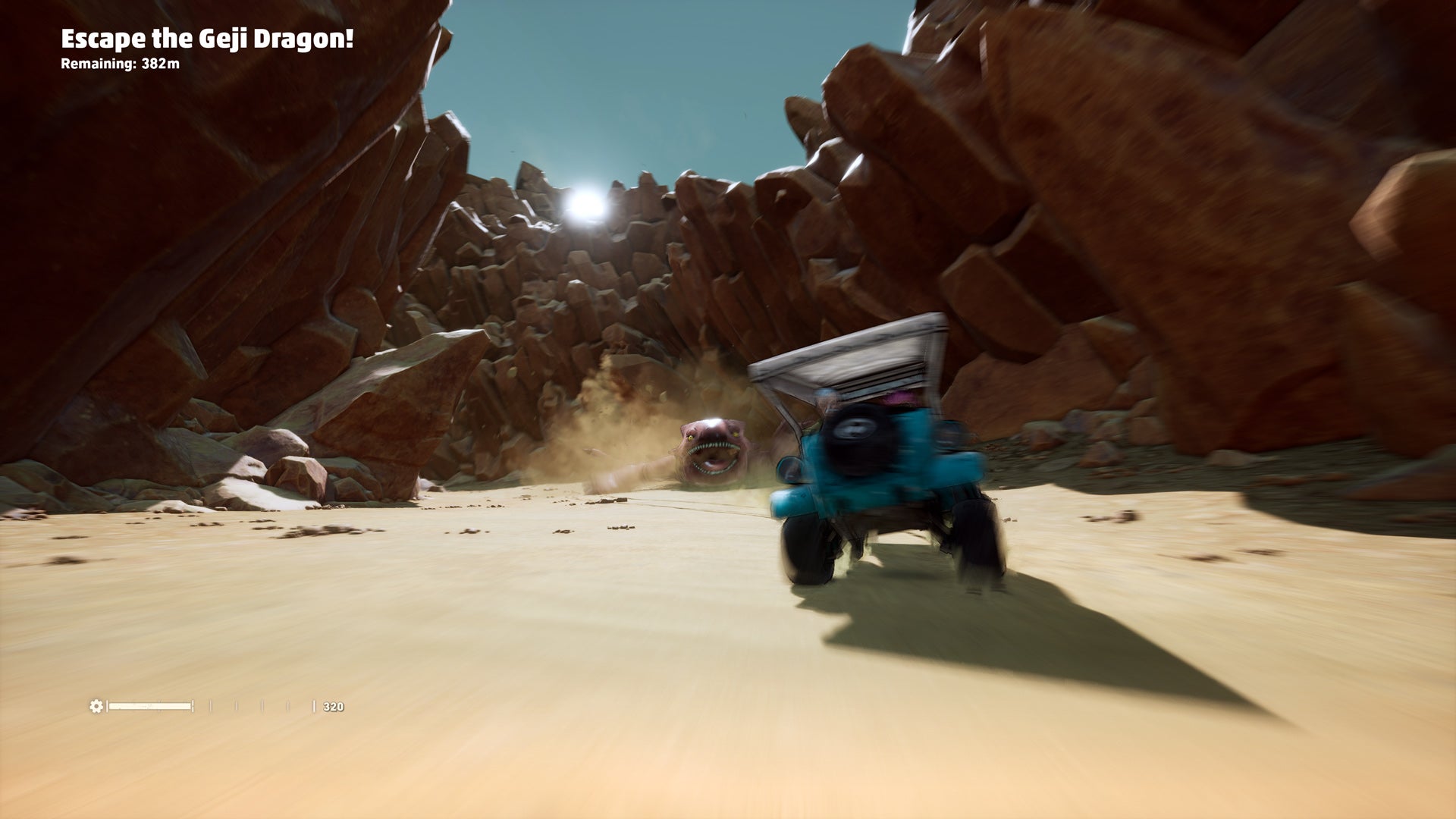The width and height of the screenshot is (1456, 819).
Task: Click the first tick mark on the gauge
Action: 211,705
